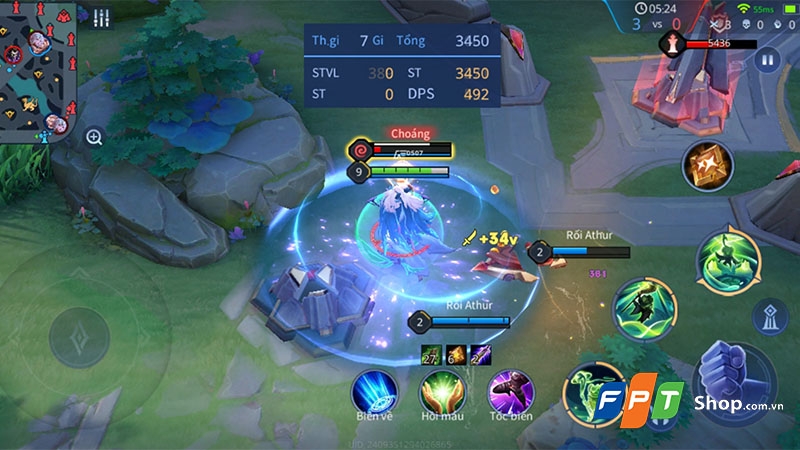This screenshot has height=450, width=800.
Task: Cast the Tốc biến flash spell
Action: (509, 391)
